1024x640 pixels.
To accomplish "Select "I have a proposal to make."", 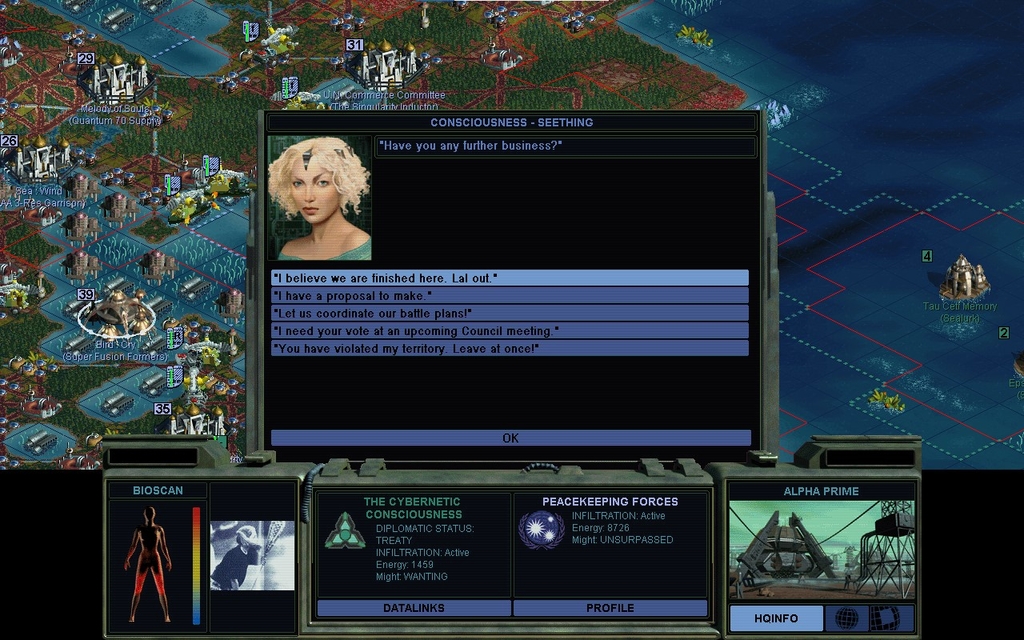I will (509, 296).
